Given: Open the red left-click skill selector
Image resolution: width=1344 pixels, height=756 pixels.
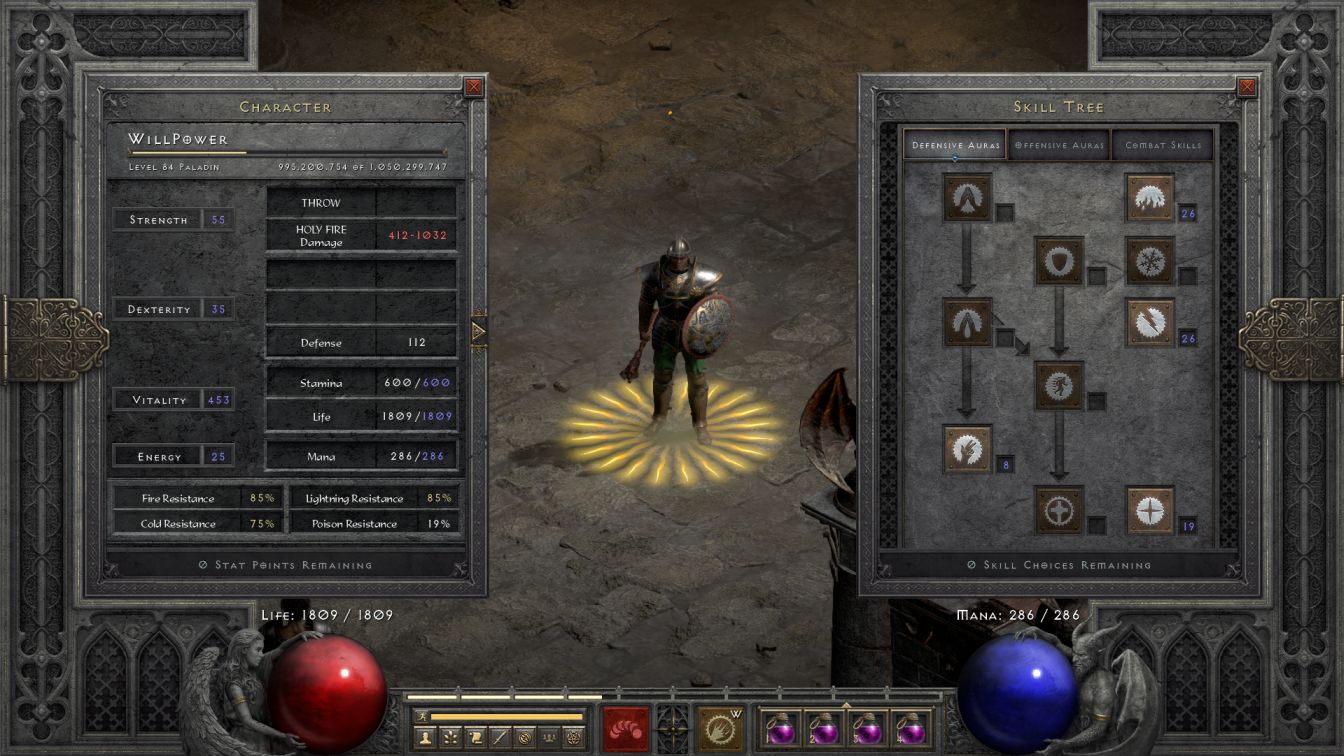Looking at the screenshot, I should 626,729.
